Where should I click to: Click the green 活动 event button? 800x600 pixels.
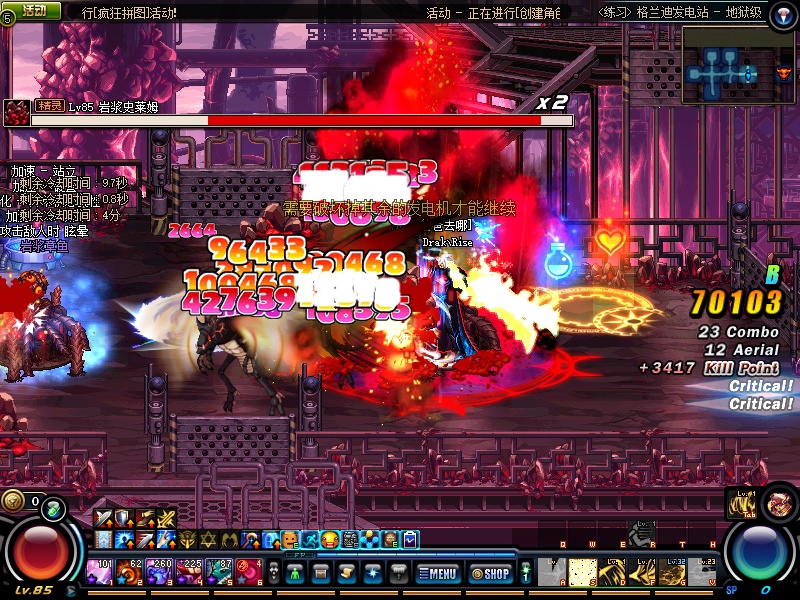(x=32, y=10)
